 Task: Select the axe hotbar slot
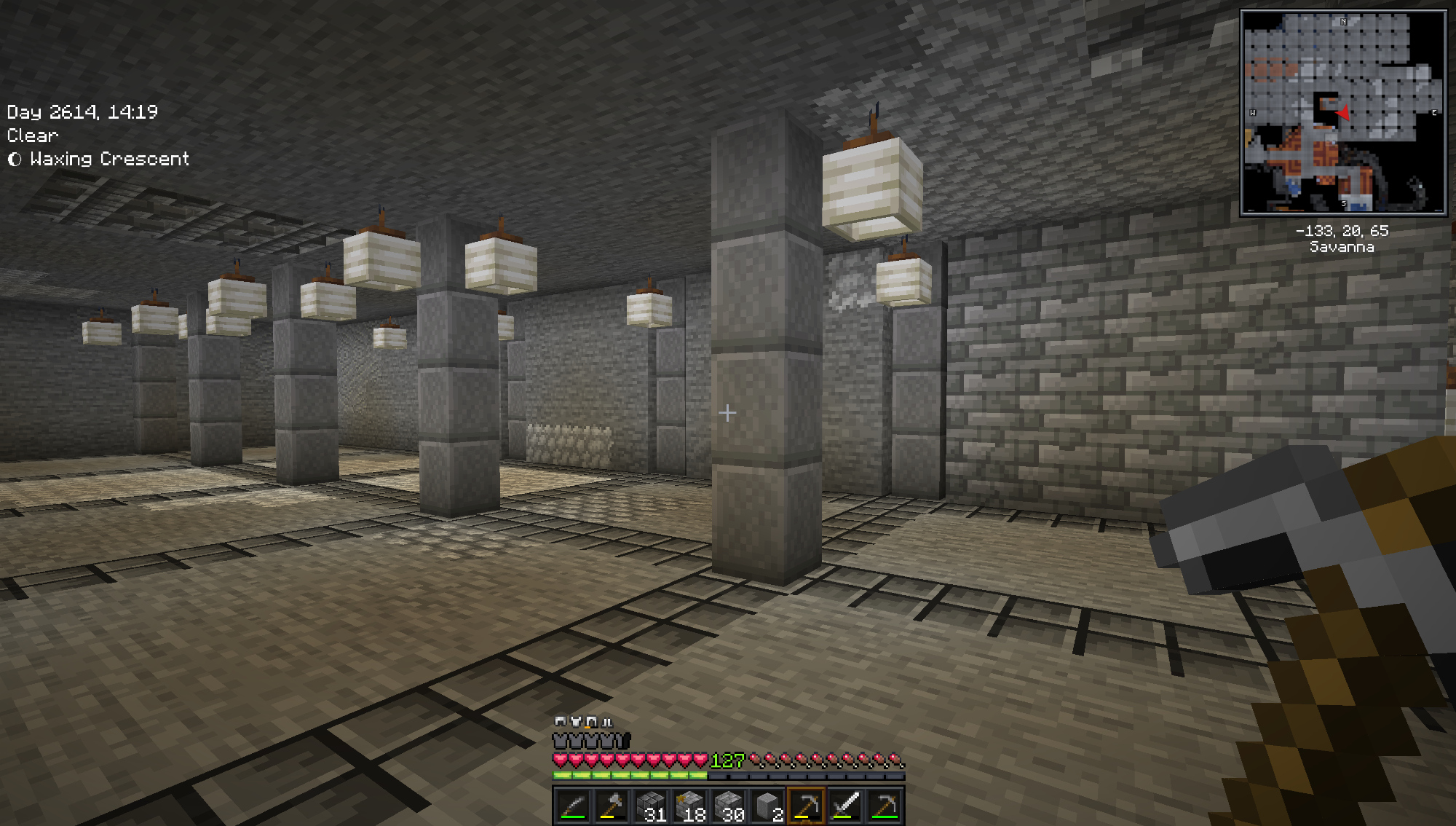(611, 806)
